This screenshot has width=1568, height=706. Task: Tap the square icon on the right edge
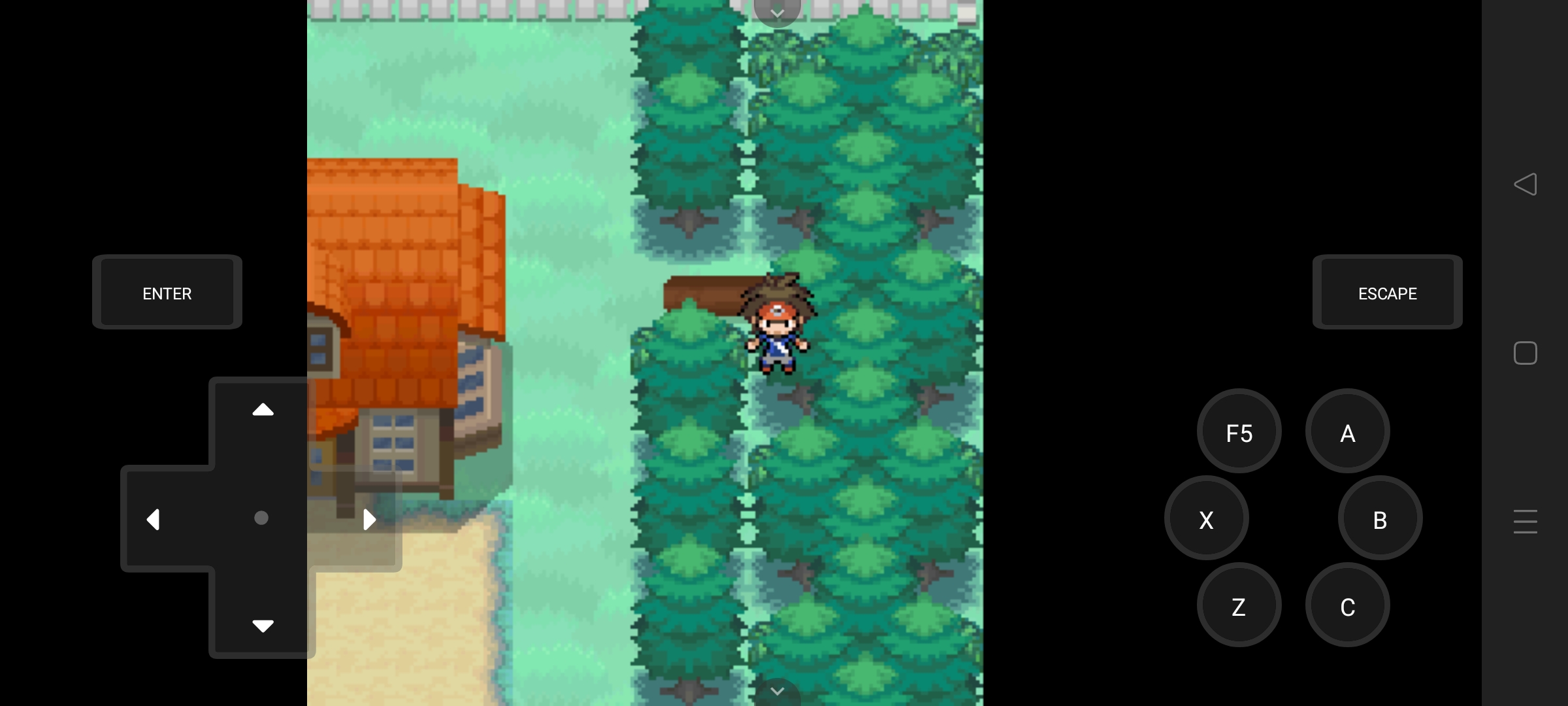pyautogui.click(x=1526, y=353)
